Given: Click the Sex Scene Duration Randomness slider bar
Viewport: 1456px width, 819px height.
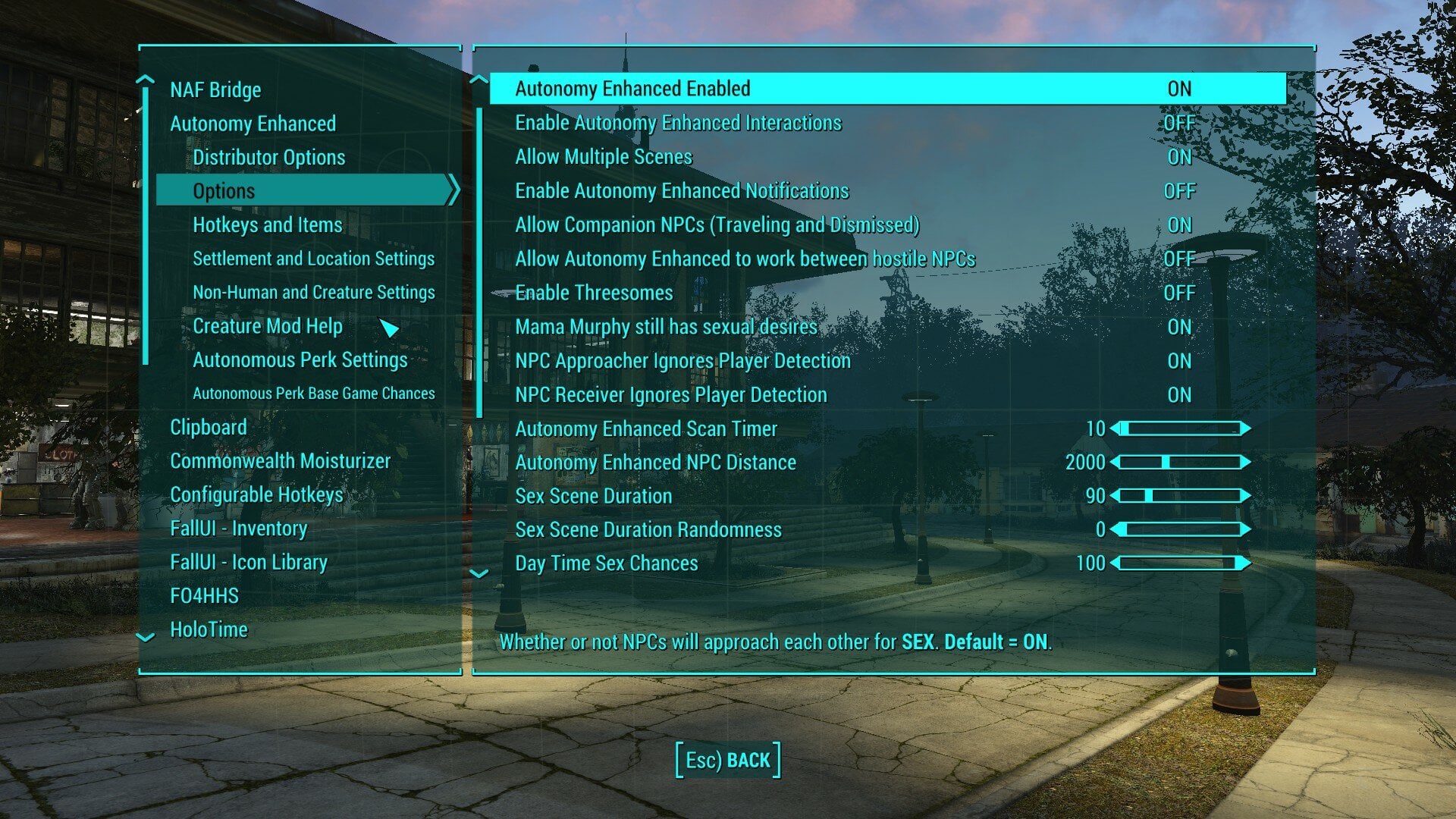Looking at the screenshot, I should 1183,529.
